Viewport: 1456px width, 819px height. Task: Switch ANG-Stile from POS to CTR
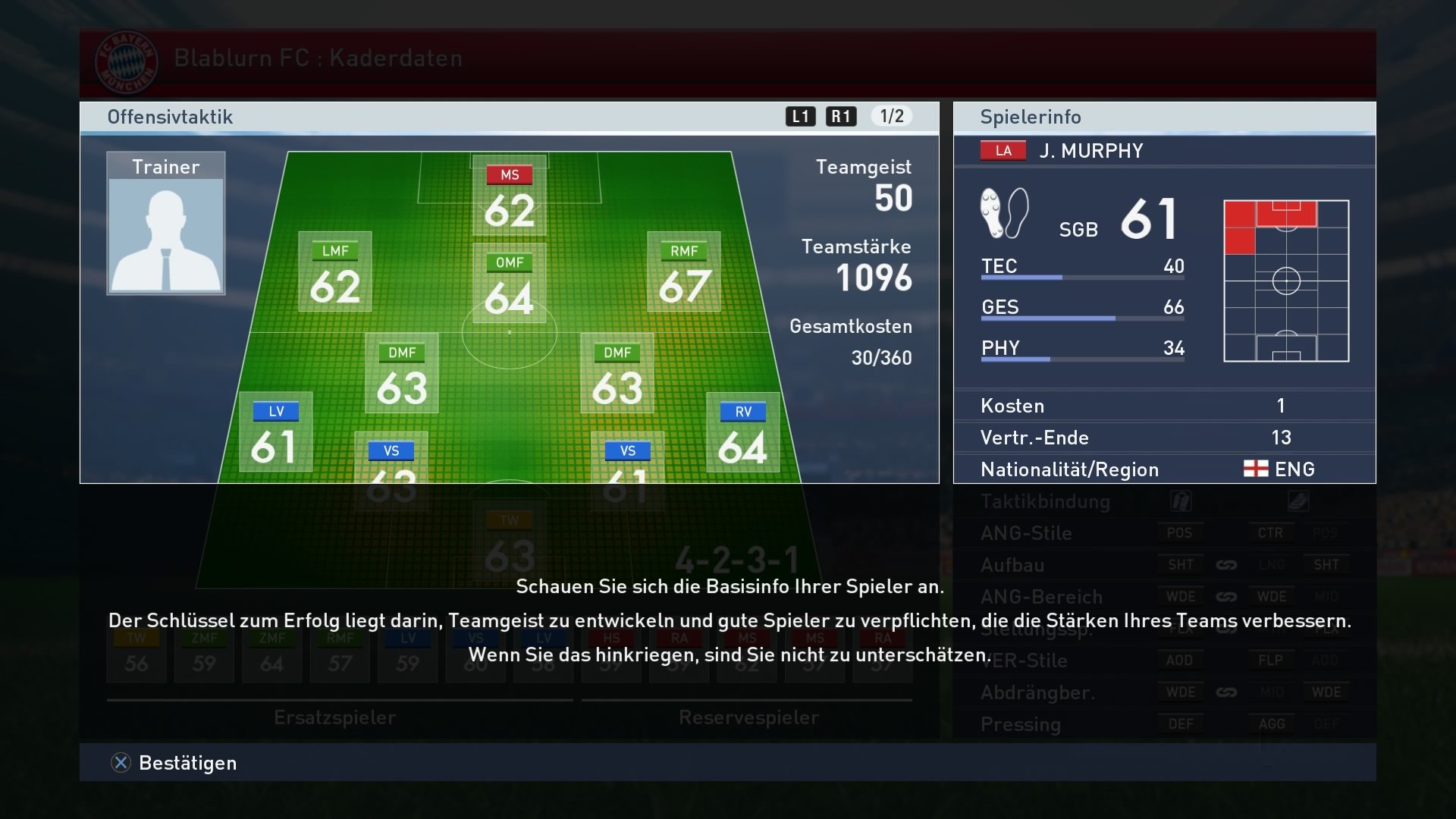(1272, 532)
